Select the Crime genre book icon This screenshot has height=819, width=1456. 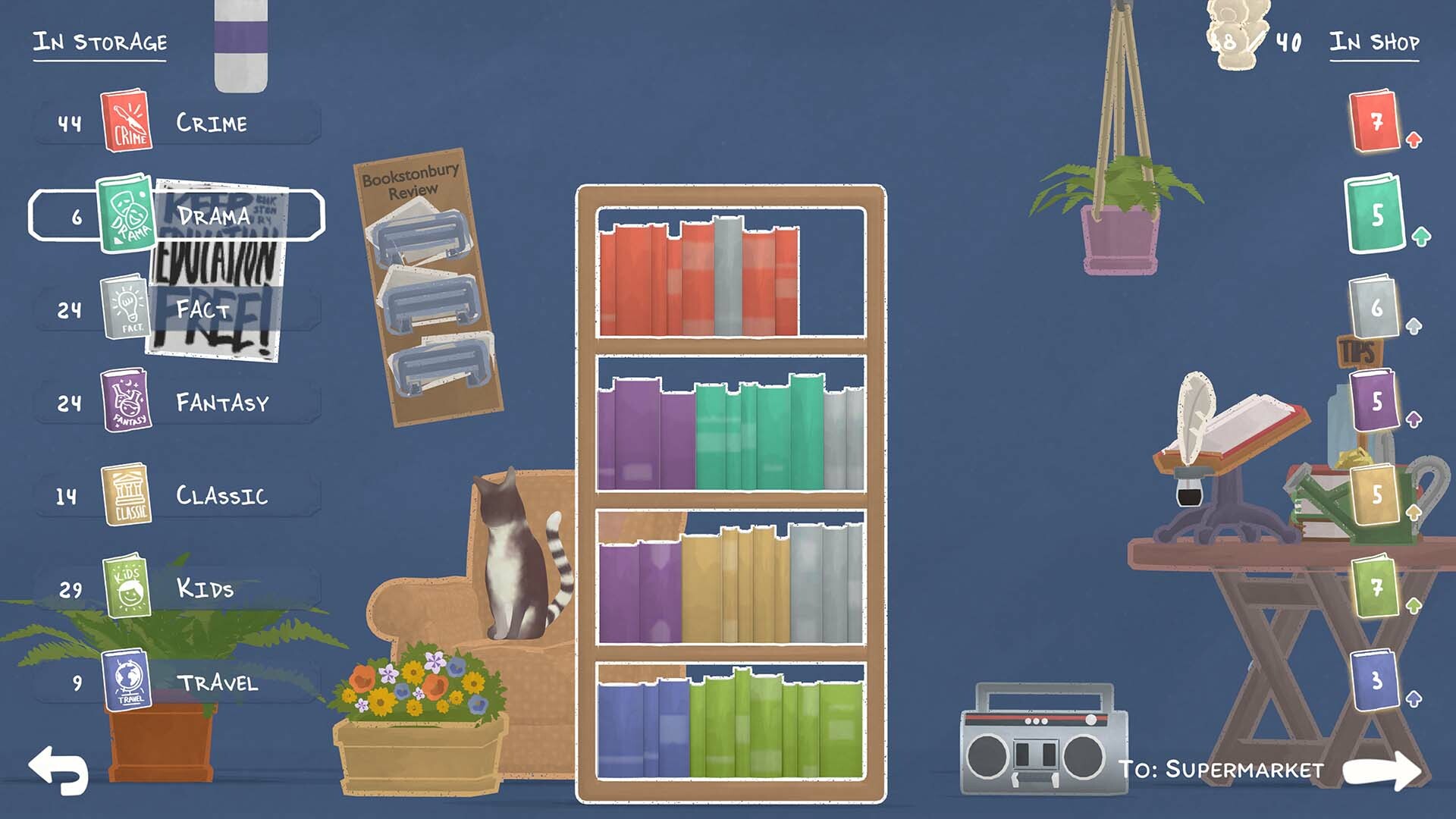click(129, 121)
